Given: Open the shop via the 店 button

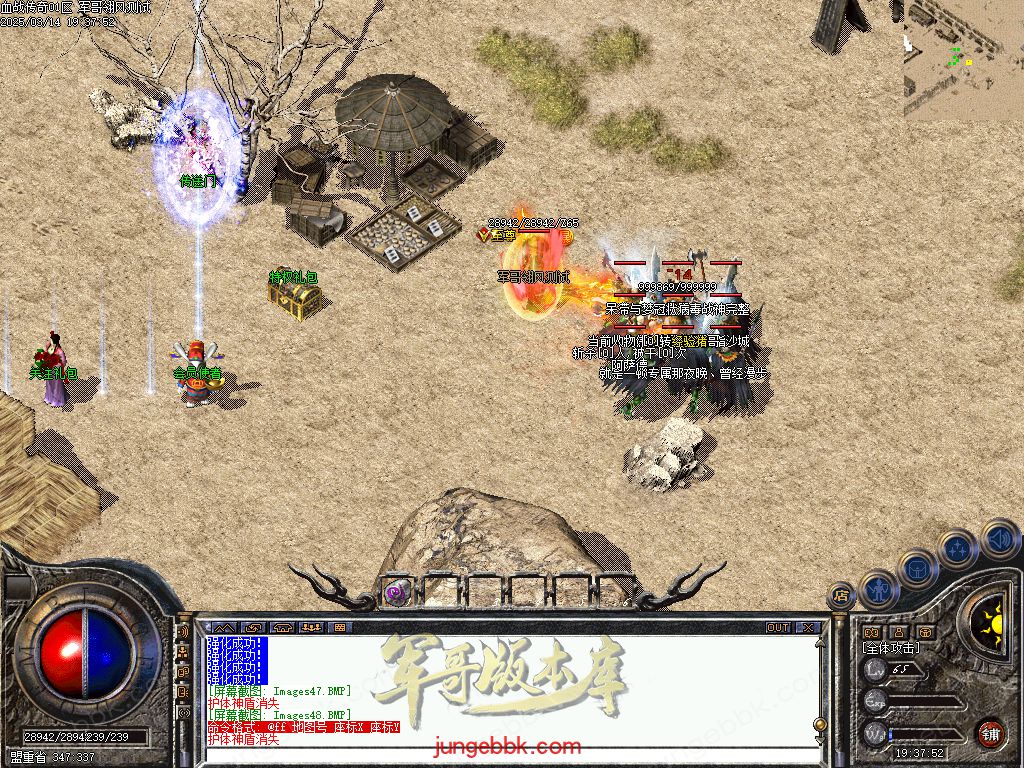Looking at the screenshot, I should click(x=841, y=597).
